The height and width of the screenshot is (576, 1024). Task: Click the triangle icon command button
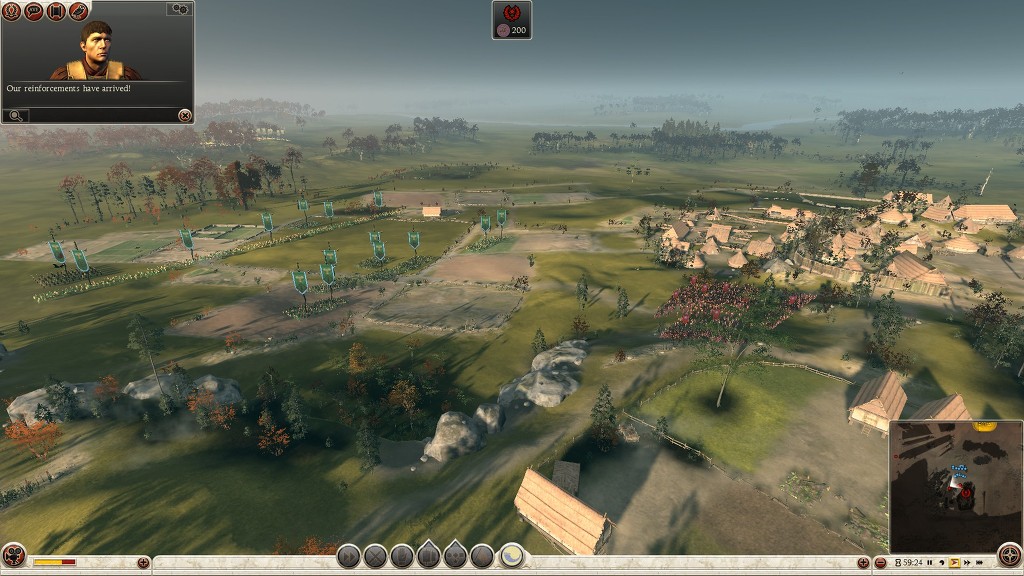click(482, 556)
